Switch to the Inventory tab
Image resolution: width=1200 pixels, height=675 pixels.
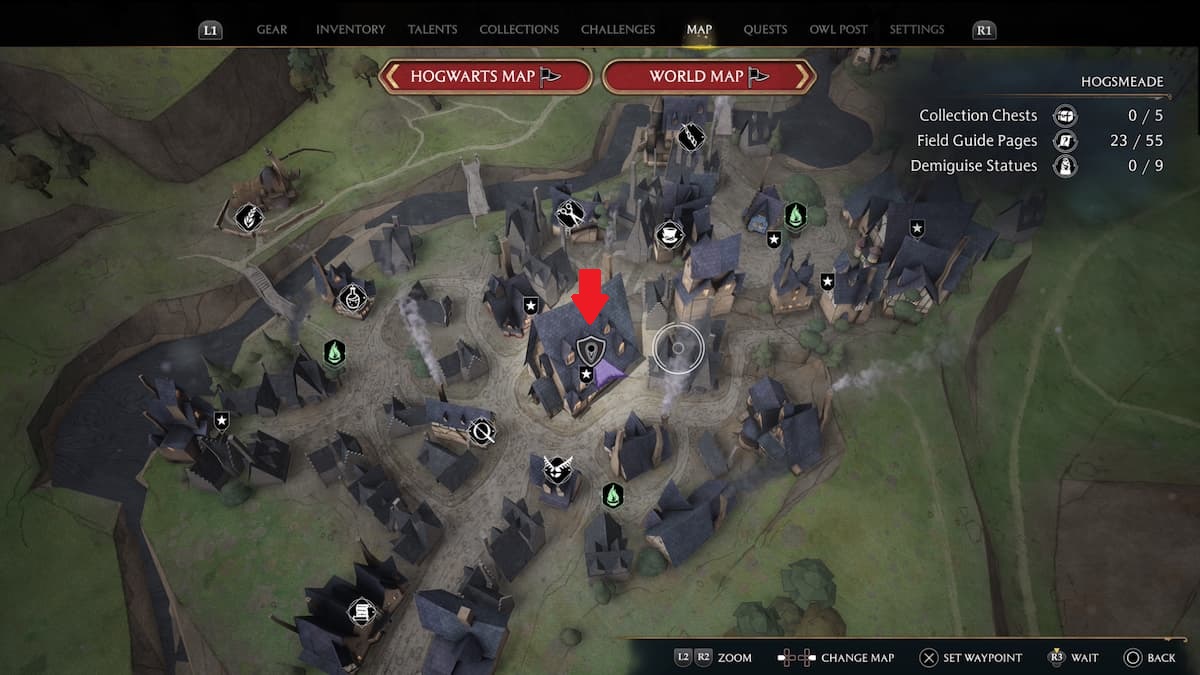[x=350, y=30]
